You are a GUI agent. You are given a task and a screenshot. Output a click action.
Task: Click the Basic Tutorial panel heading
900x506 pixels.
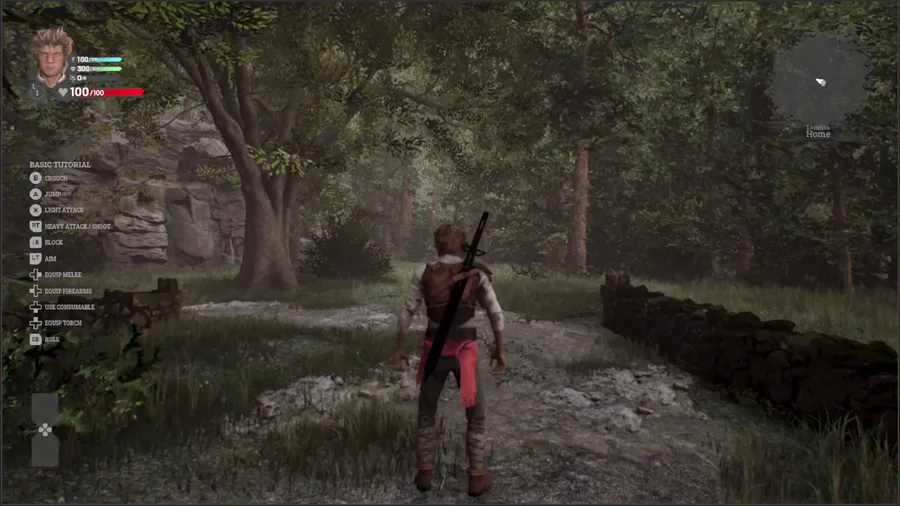coord(60,165)
